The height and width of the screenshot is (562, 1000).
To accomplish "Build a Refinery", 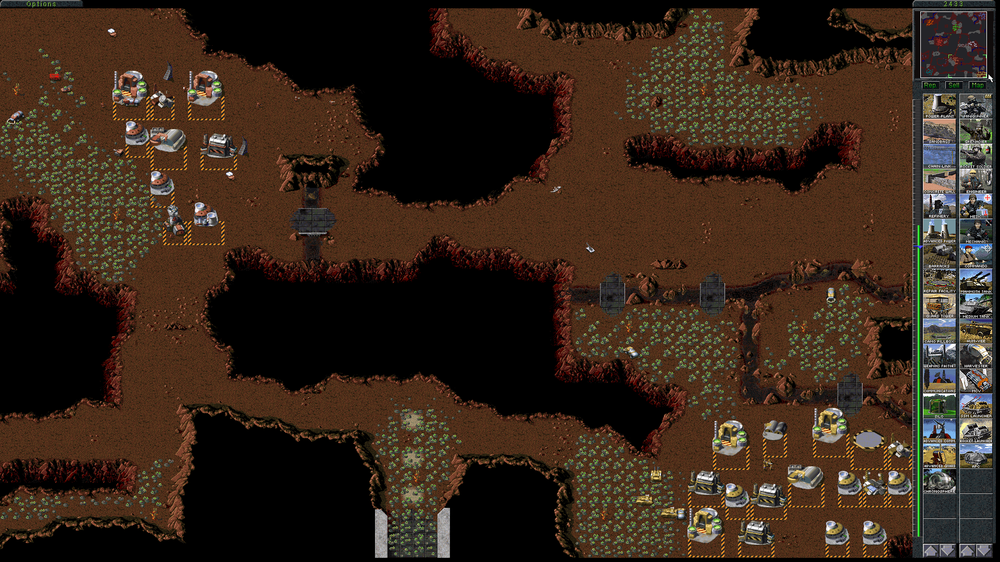I will 940,206.
